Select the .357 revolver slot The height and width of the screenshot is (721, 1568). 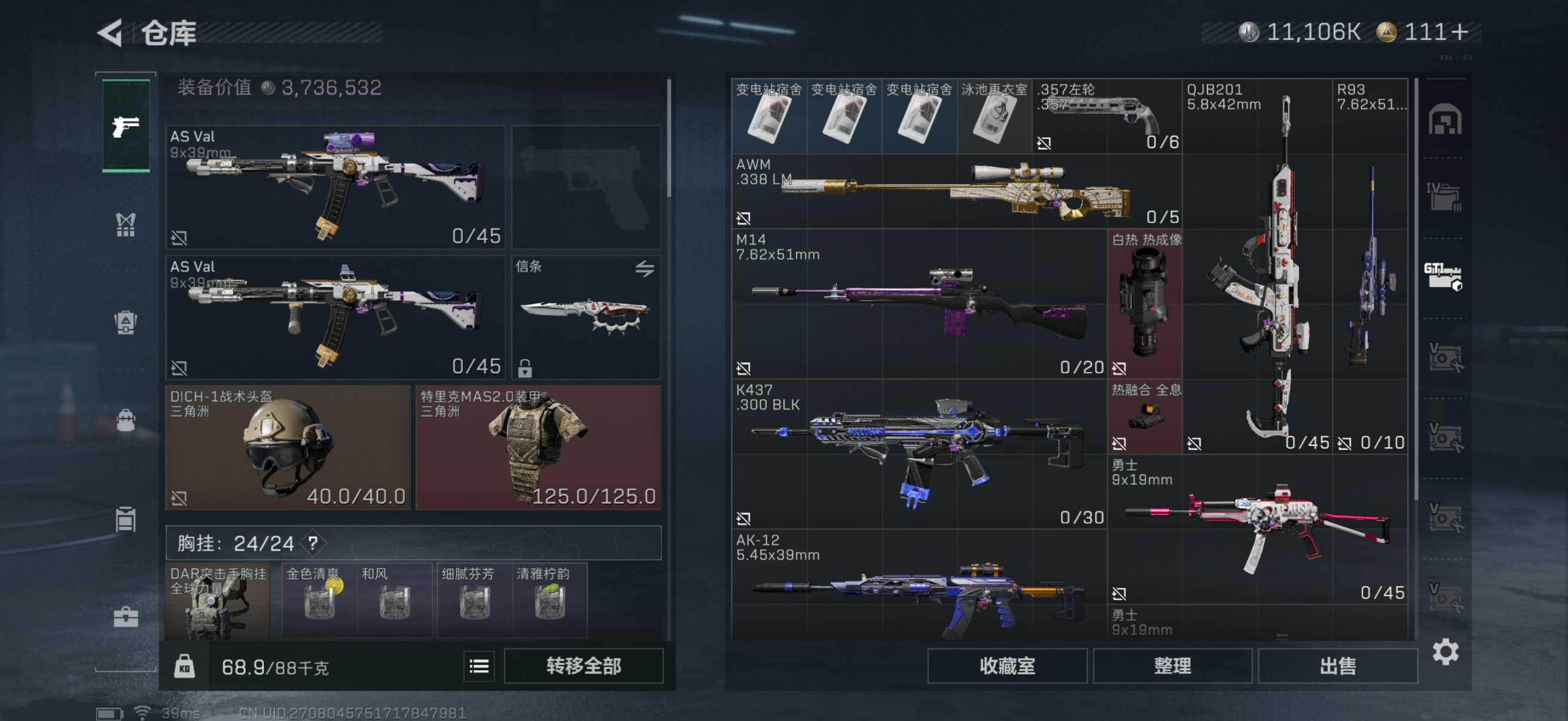1106,116
